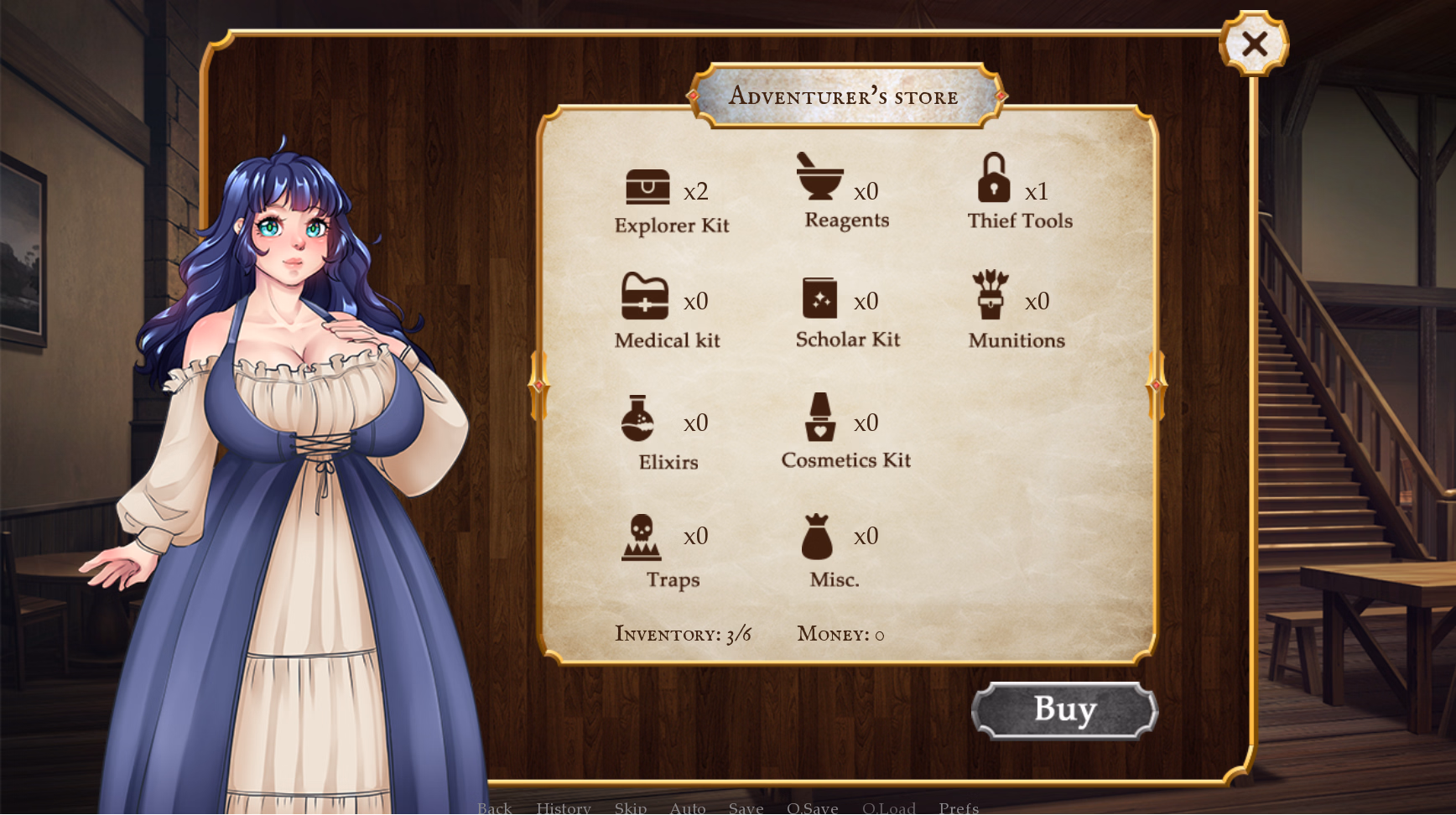Open the Prefs menu
This screenshot has width=1456, height=815.
(959, 807)
